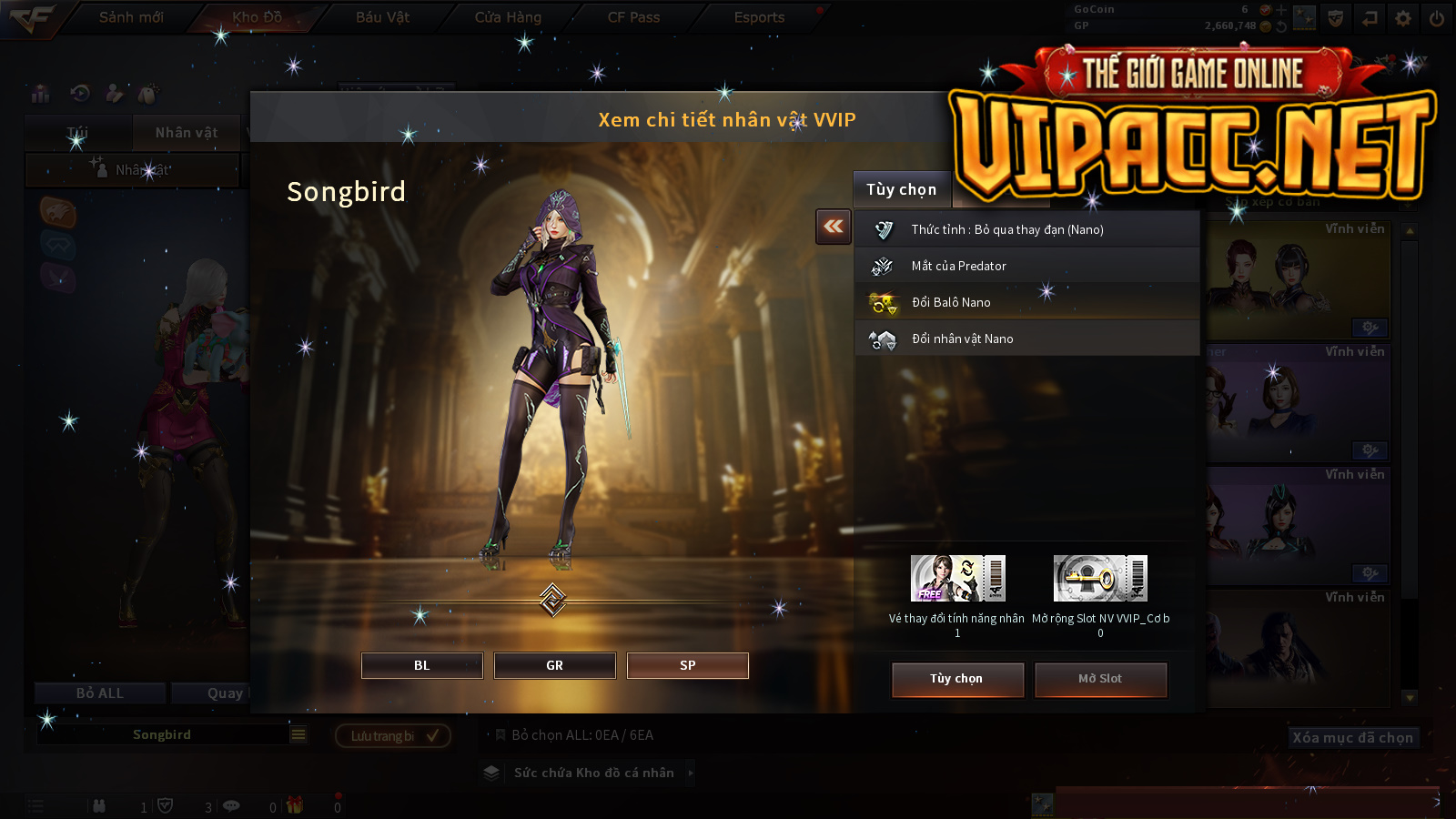Click the character rotation slider handle
Image resolution: width=1456 pixels, height=819 pixels.
[x=553, y=600]
